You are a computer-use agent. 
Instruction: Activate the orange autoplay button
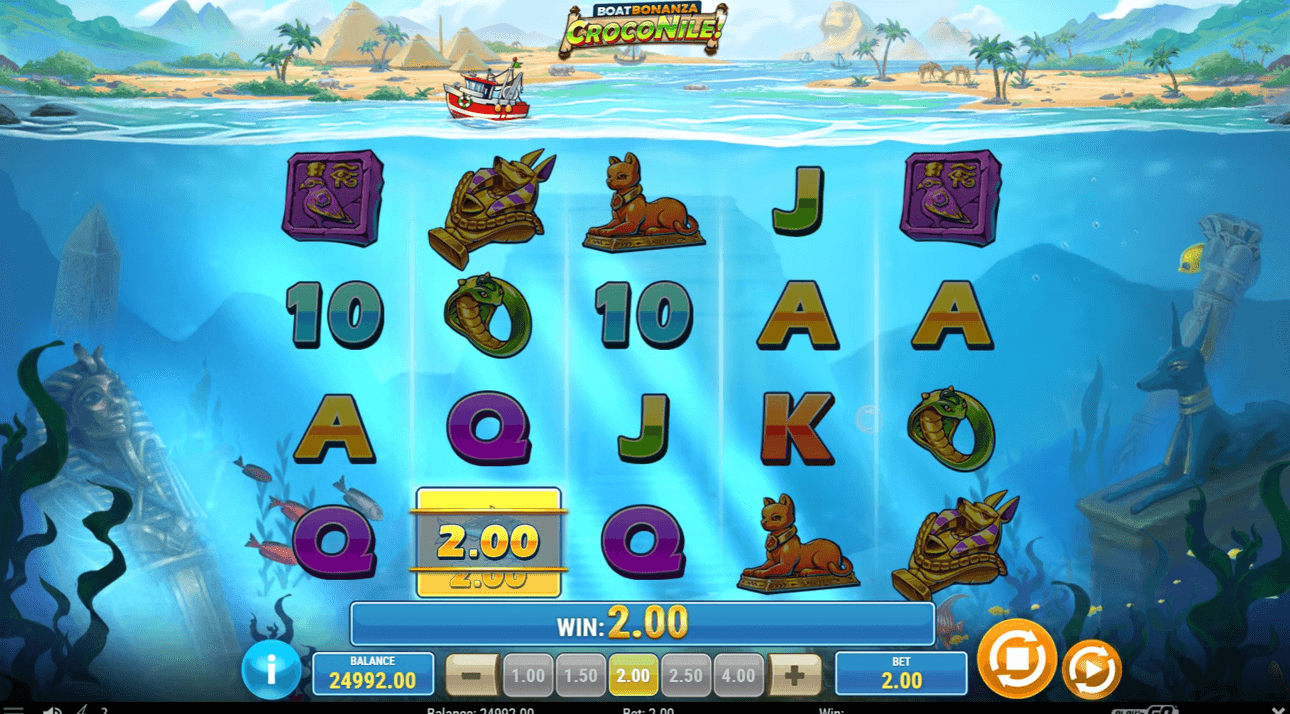coord(1091,669)
